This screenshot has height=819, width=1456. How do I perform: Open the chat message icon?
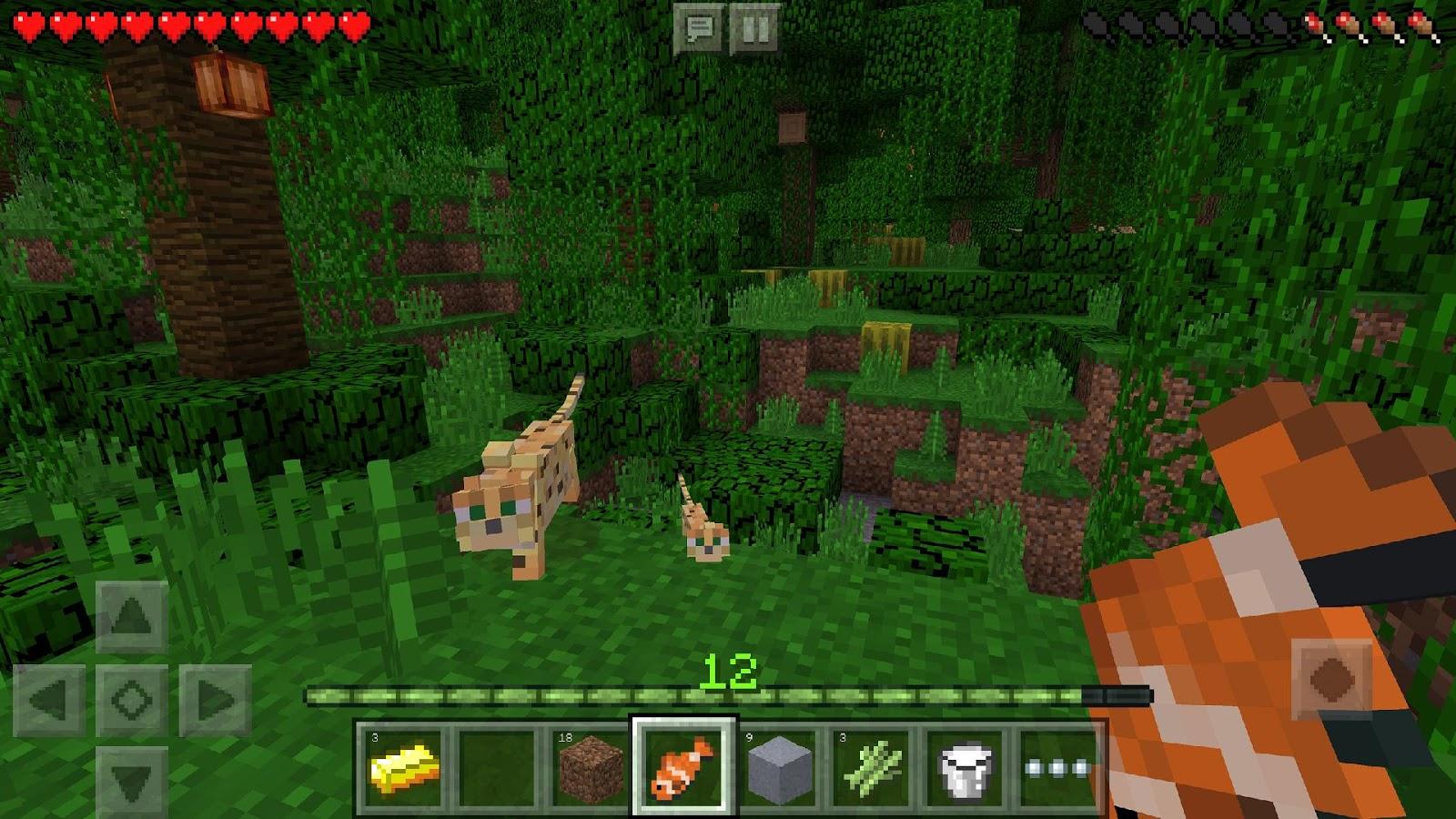point(699,25)
